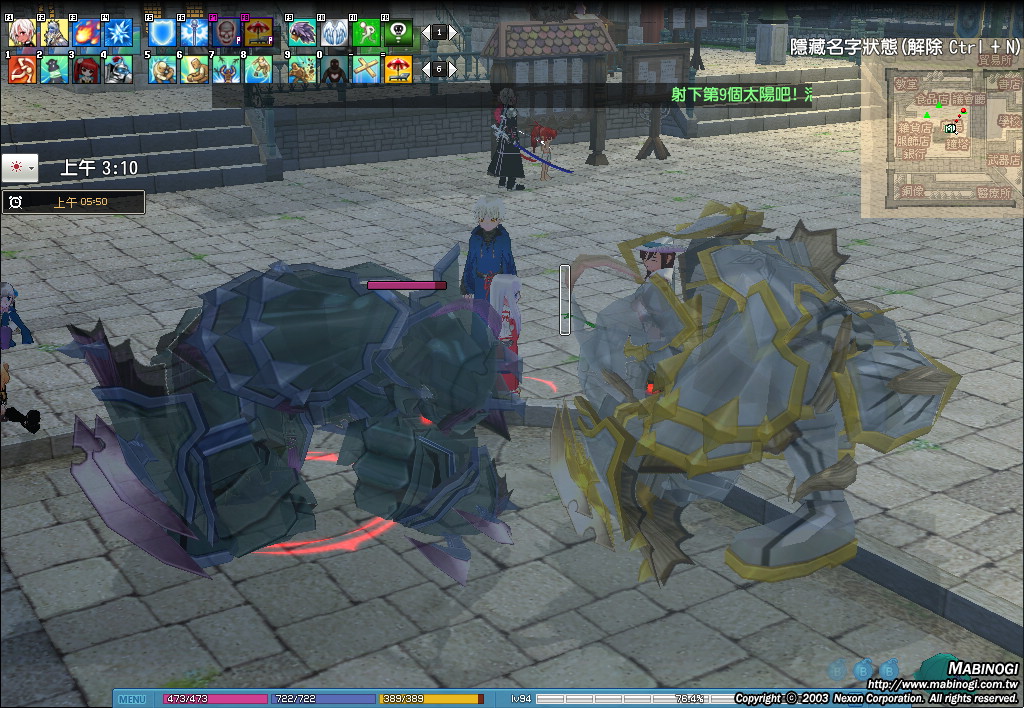Select the armored knight hotkey slot
Image resolution: width=1024 pixels, height=708 pixels.
(119, 69)
